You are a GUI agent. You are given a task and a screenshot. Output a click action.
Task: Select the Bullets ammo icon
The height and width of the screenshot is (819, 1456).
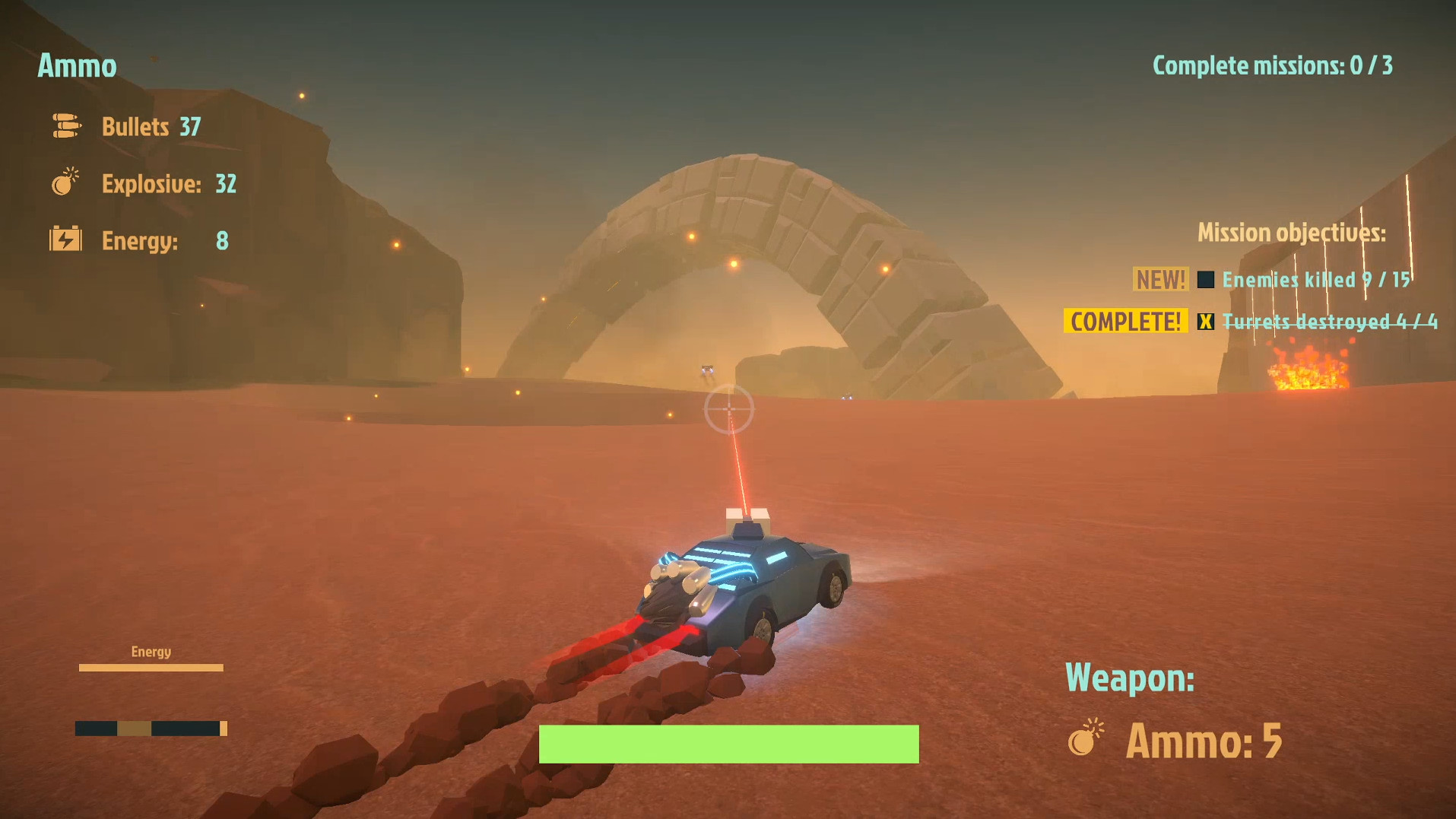point(65,125)
